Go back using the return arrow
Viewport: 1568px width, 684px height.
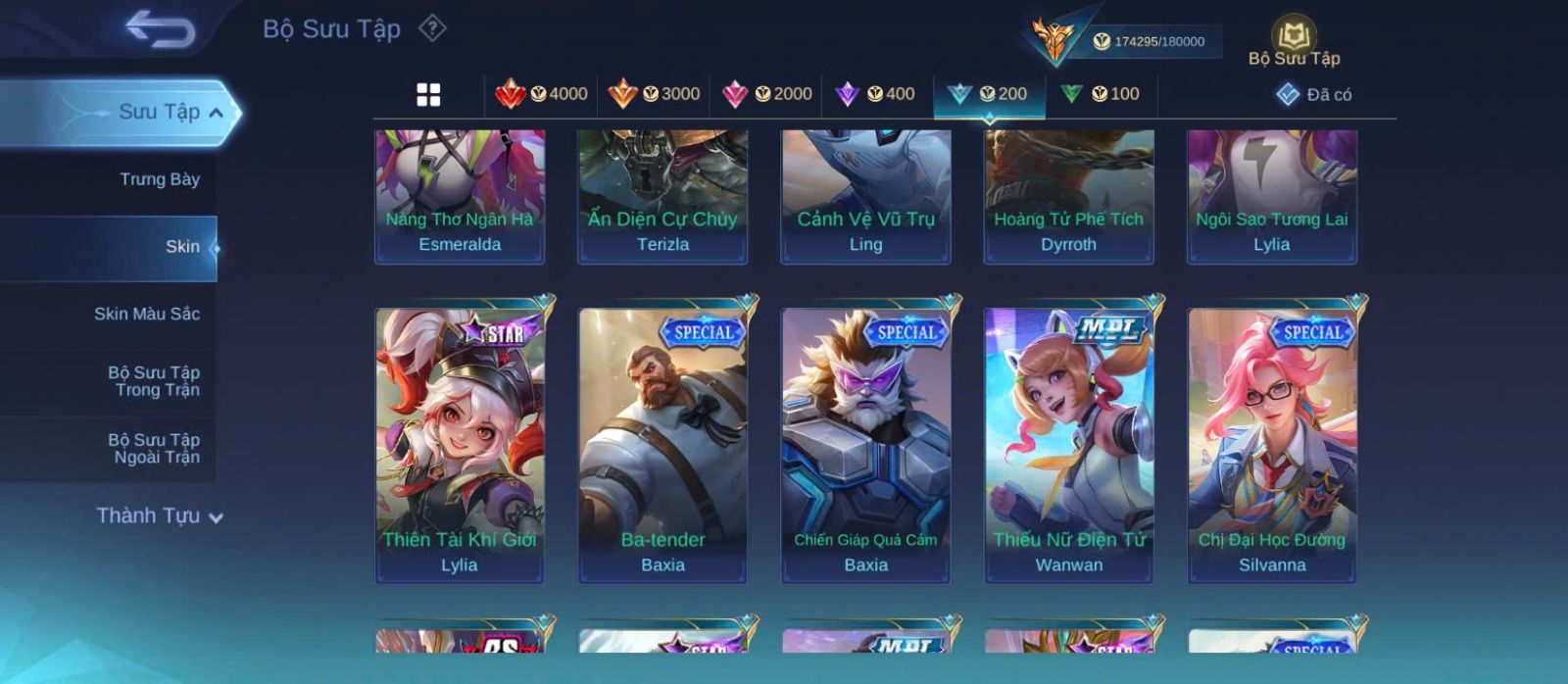[x=161, y=29]
